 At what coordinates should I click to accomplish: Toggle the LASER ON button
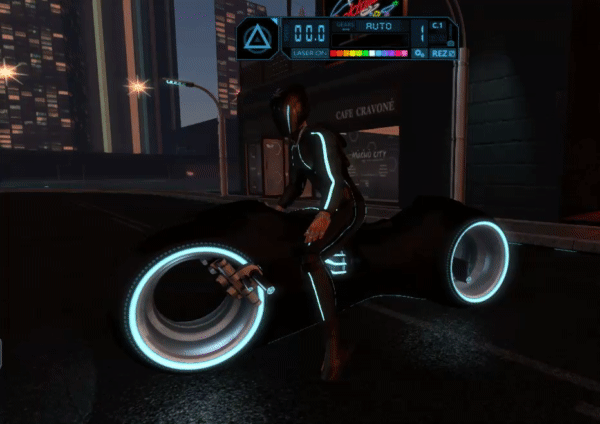(x=309, y=53)
